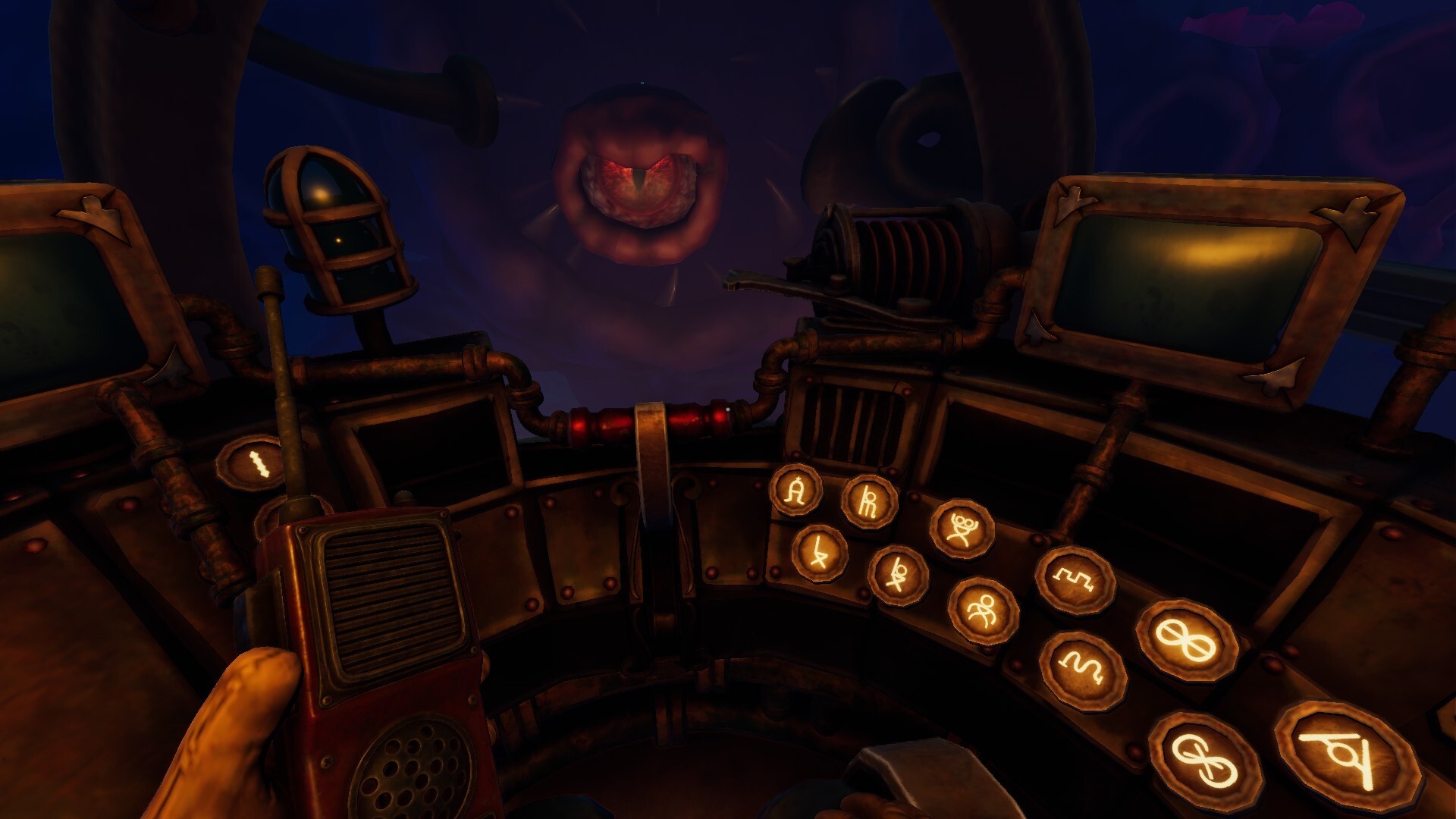Tap the square wave stepped-line button
Screen dimensions: 1456x819
[x=1075, y=580]
